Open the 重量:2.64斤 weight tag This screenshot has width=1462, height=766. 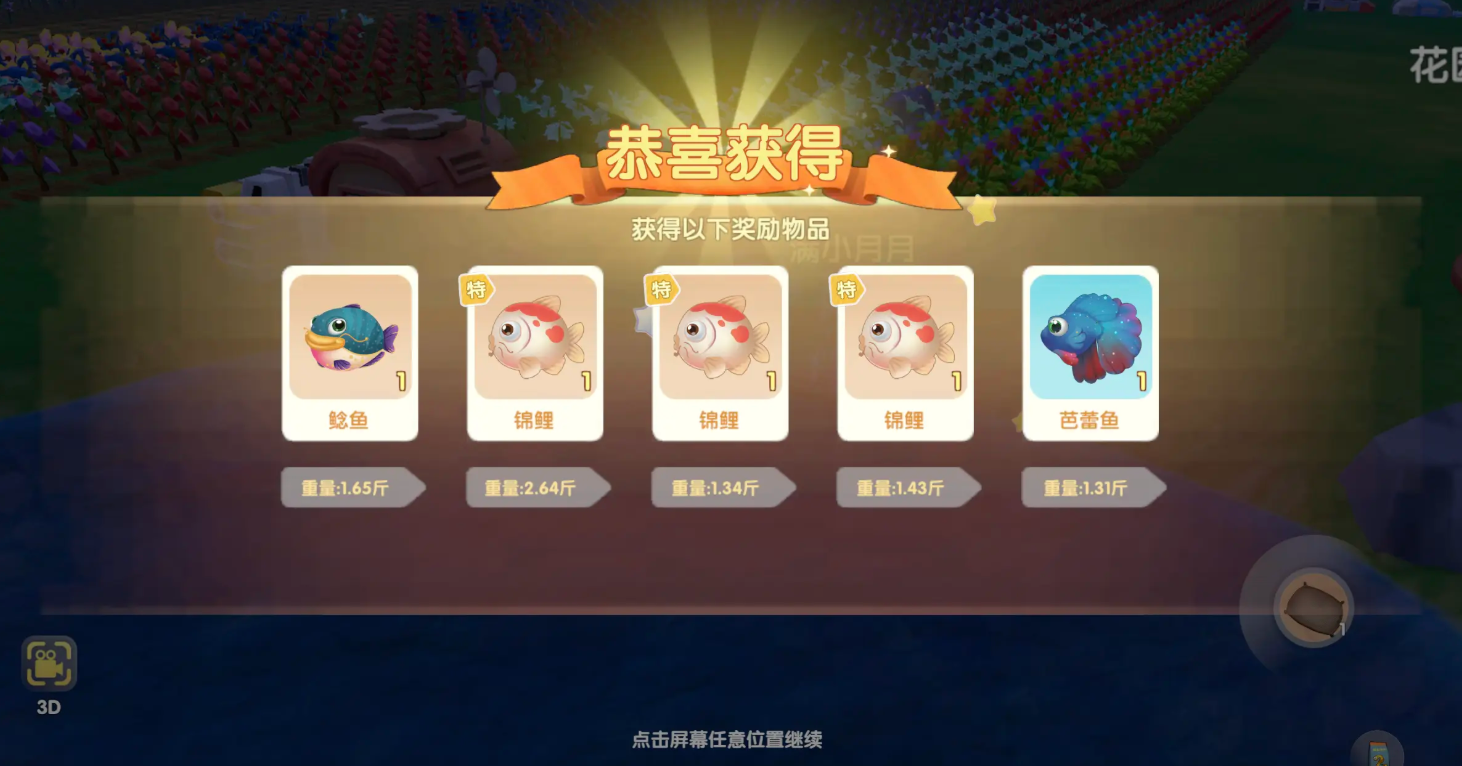click(533, 487)
